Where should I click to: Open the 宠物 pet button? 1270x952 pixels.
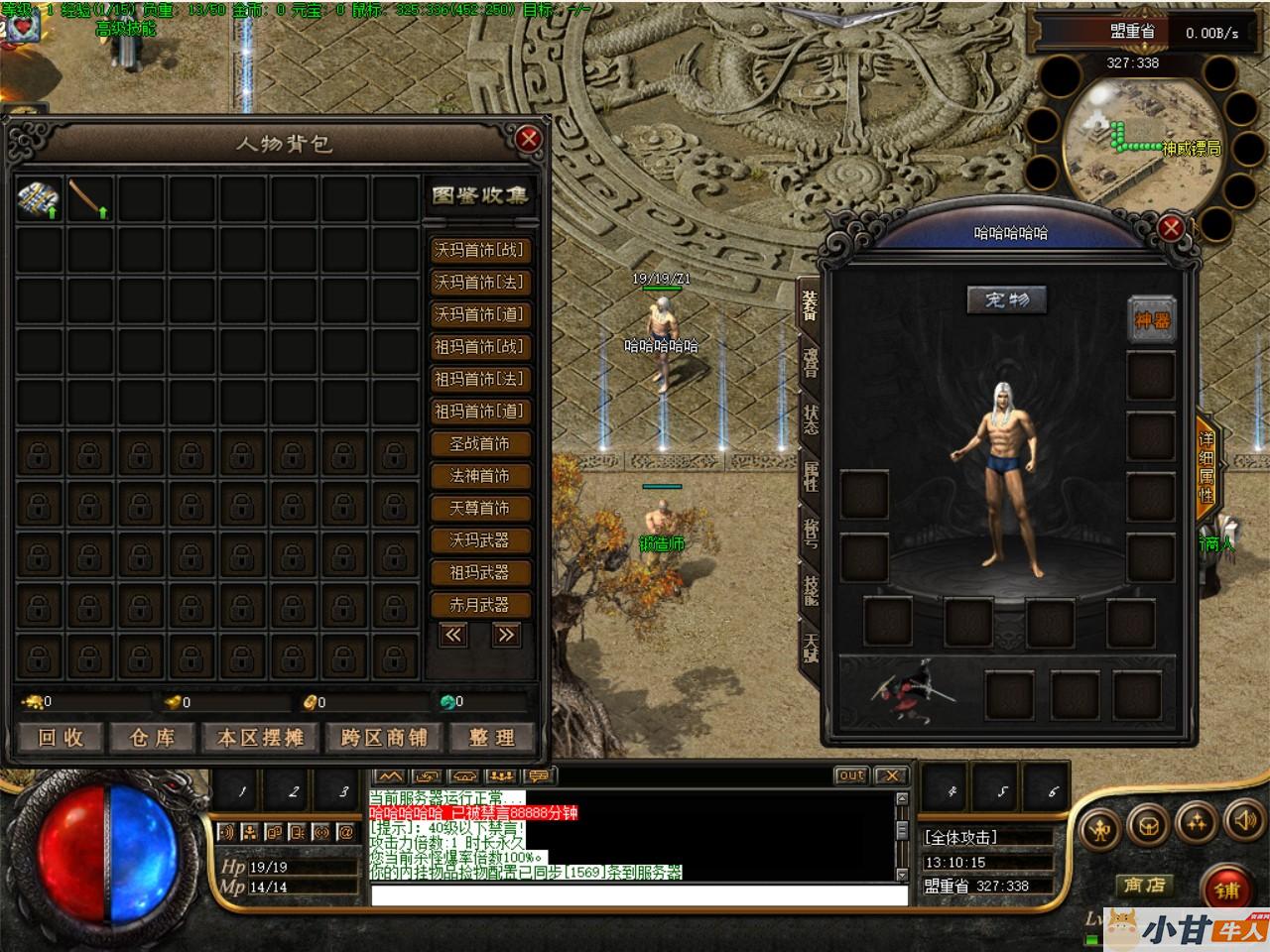(x=1006, y=299)
